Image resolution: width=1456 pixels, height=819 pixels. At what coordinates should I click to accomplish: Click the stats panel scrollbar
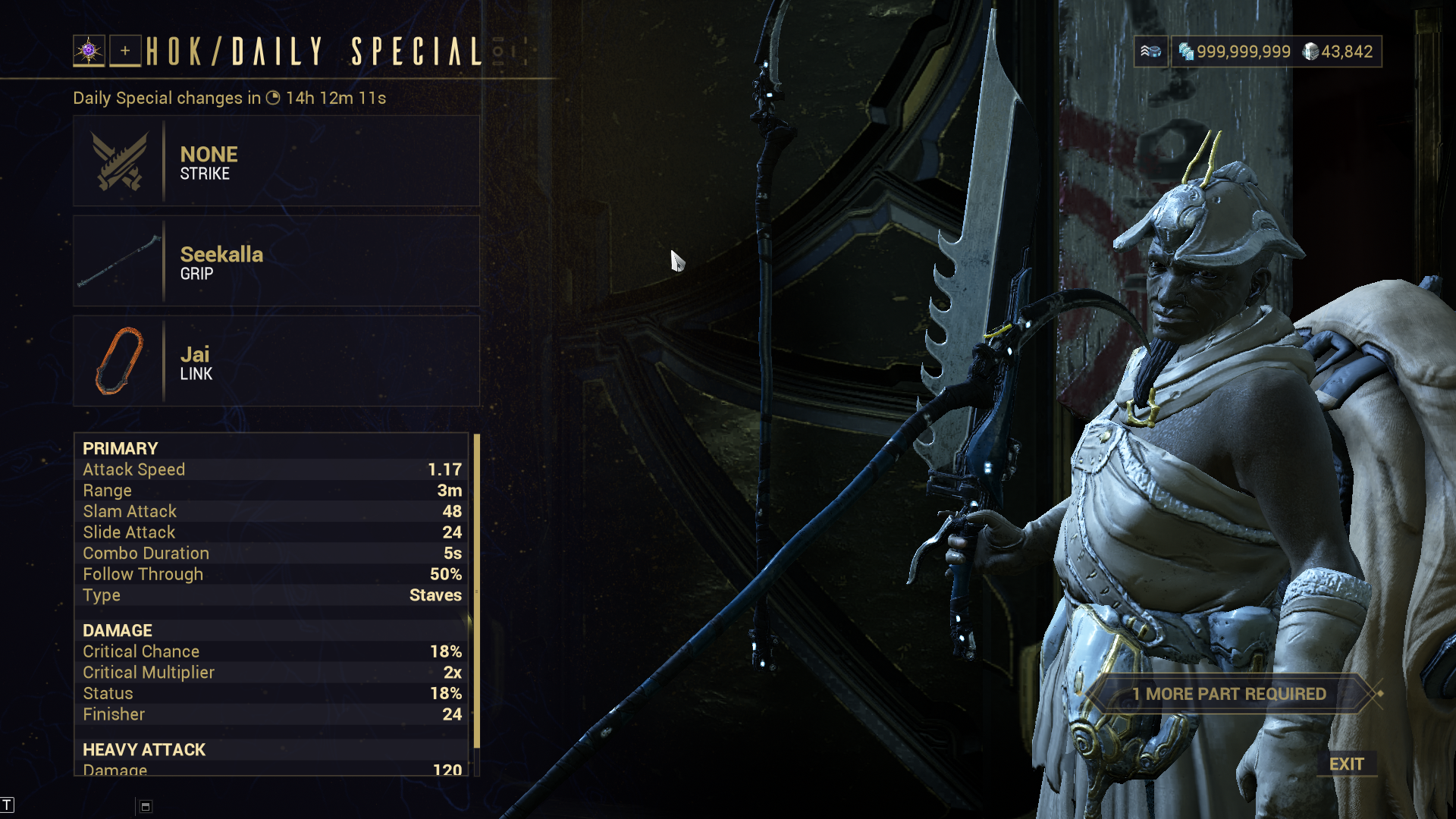click(x=477, y=591)
